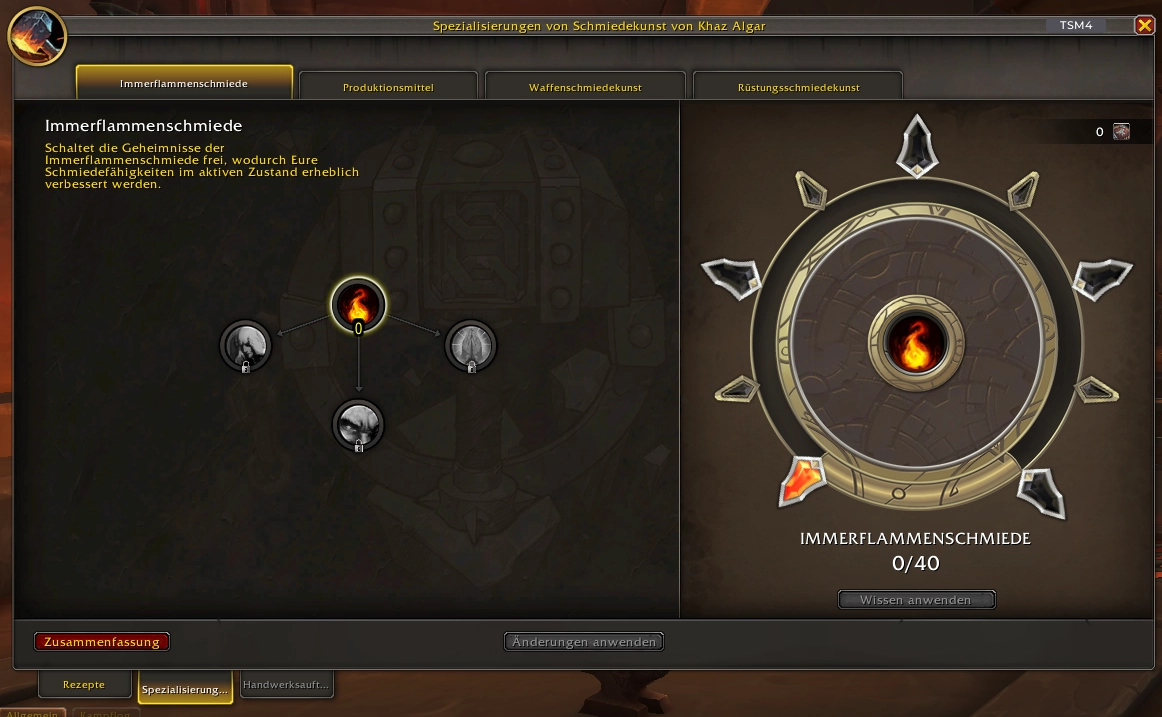Viewport: 1162px width, 717px height.
Task: Open the Allgemein chat tab
Action: tap(35, 713)
